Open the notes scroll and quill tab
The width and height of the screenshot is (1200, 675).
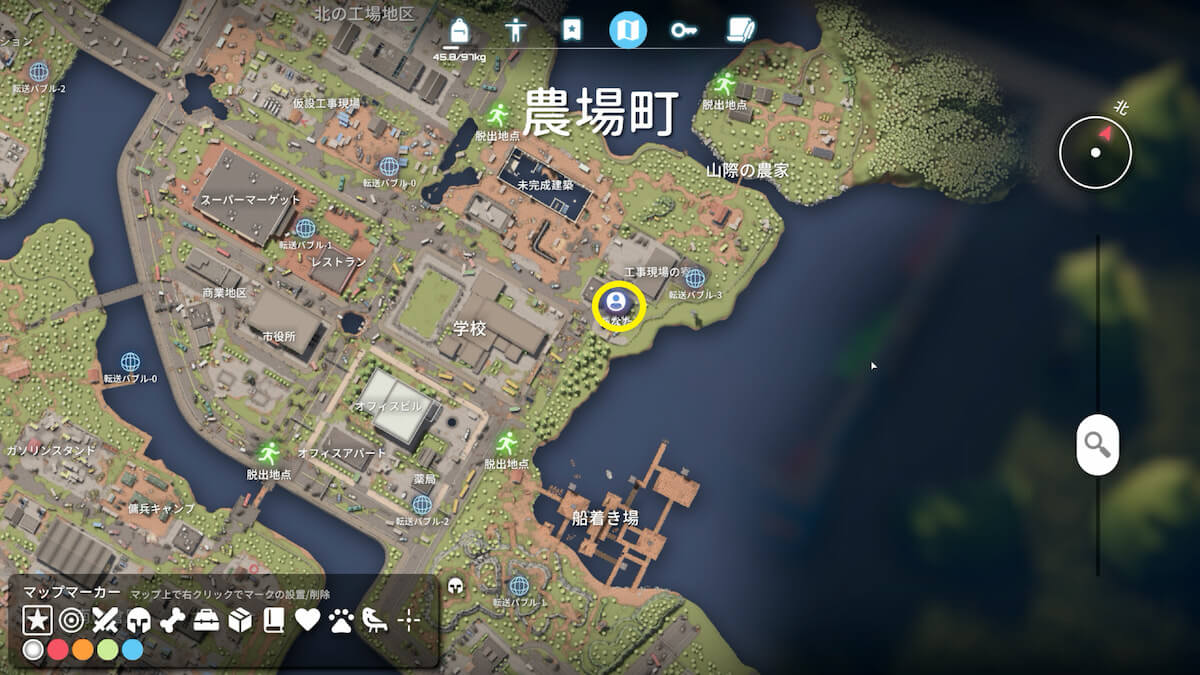tap(741, 30)
